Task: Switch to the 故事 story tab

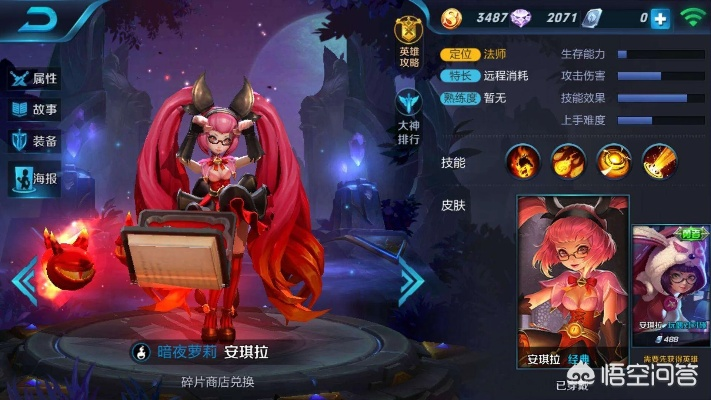Action: pos(34,109)
